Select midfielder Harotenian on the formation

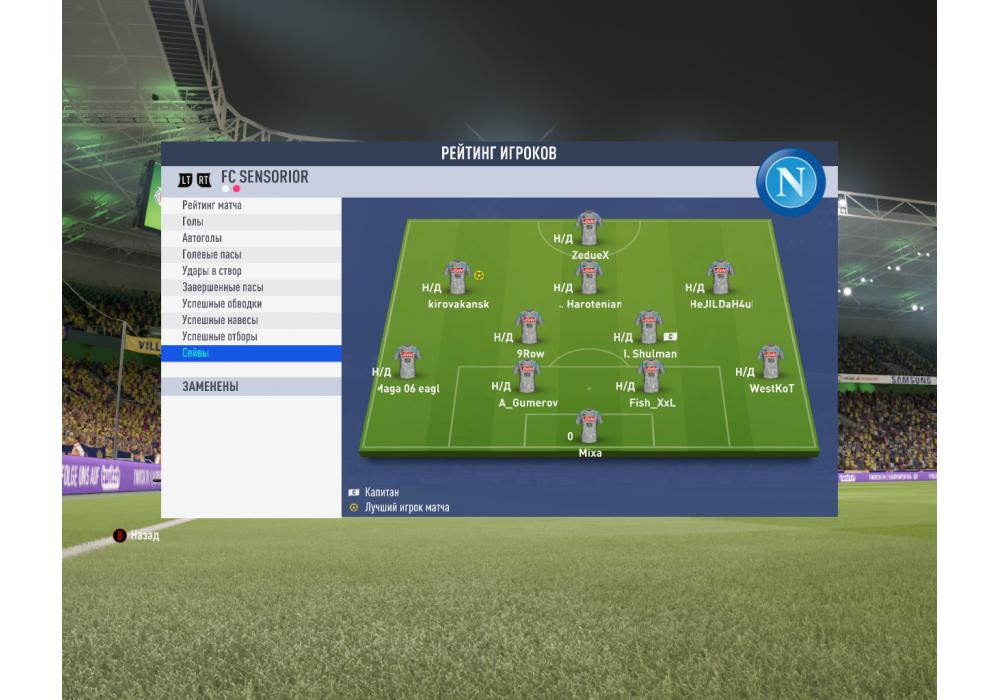click(589, 277)
